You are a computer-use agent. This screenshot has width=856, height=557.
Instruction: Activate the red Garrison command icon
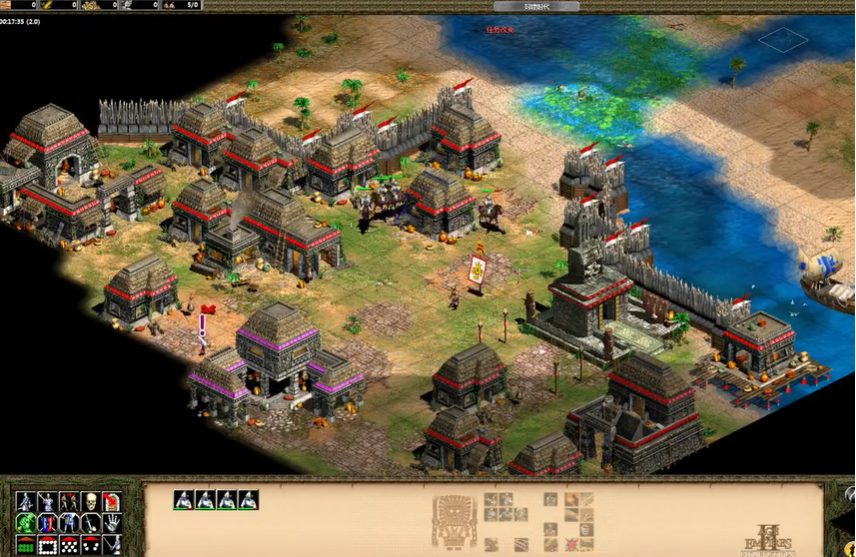pos(112,502)
